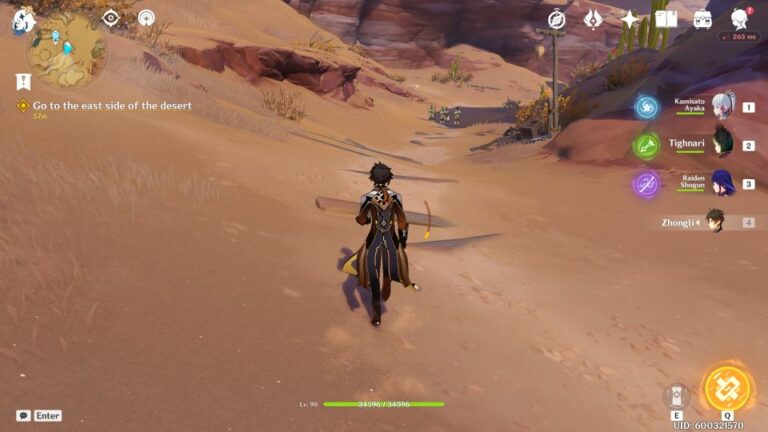This screenshot has width=768, height=432.
Task: Trigger Raiden Shogun's purple burst icon
Action: click(x=646, y=184)
